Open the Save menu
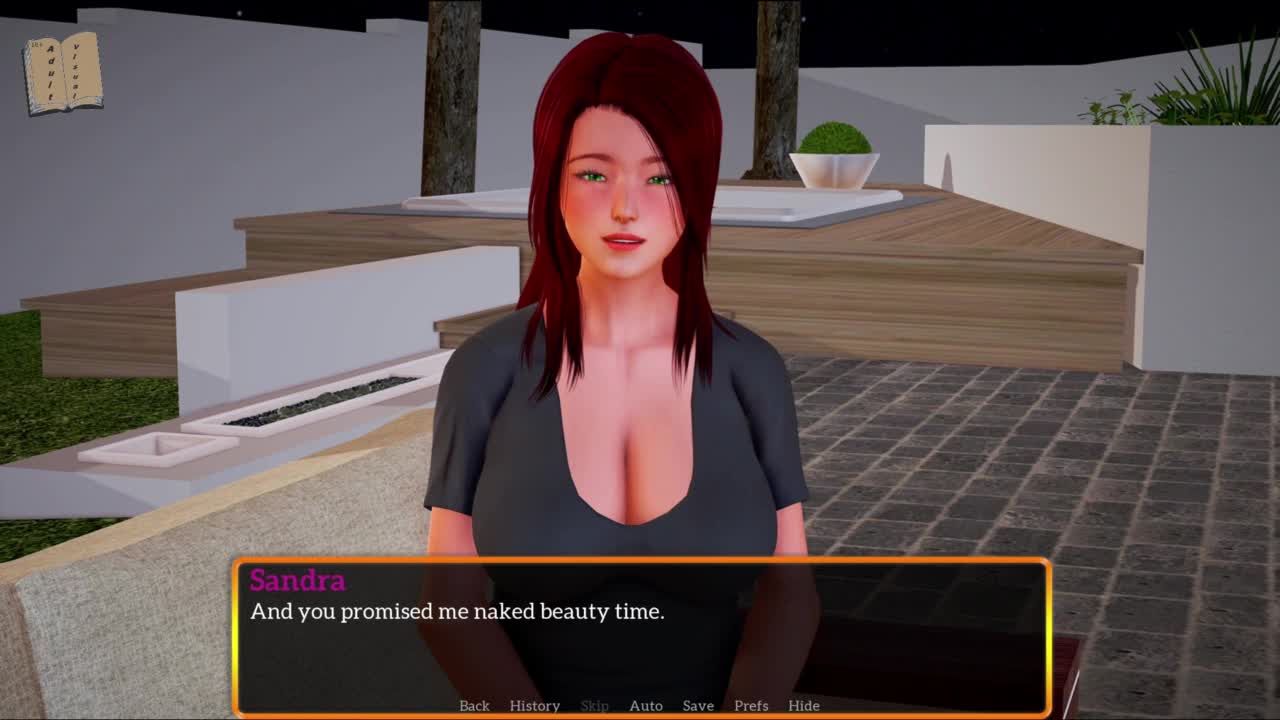 [x=698, y=705]
